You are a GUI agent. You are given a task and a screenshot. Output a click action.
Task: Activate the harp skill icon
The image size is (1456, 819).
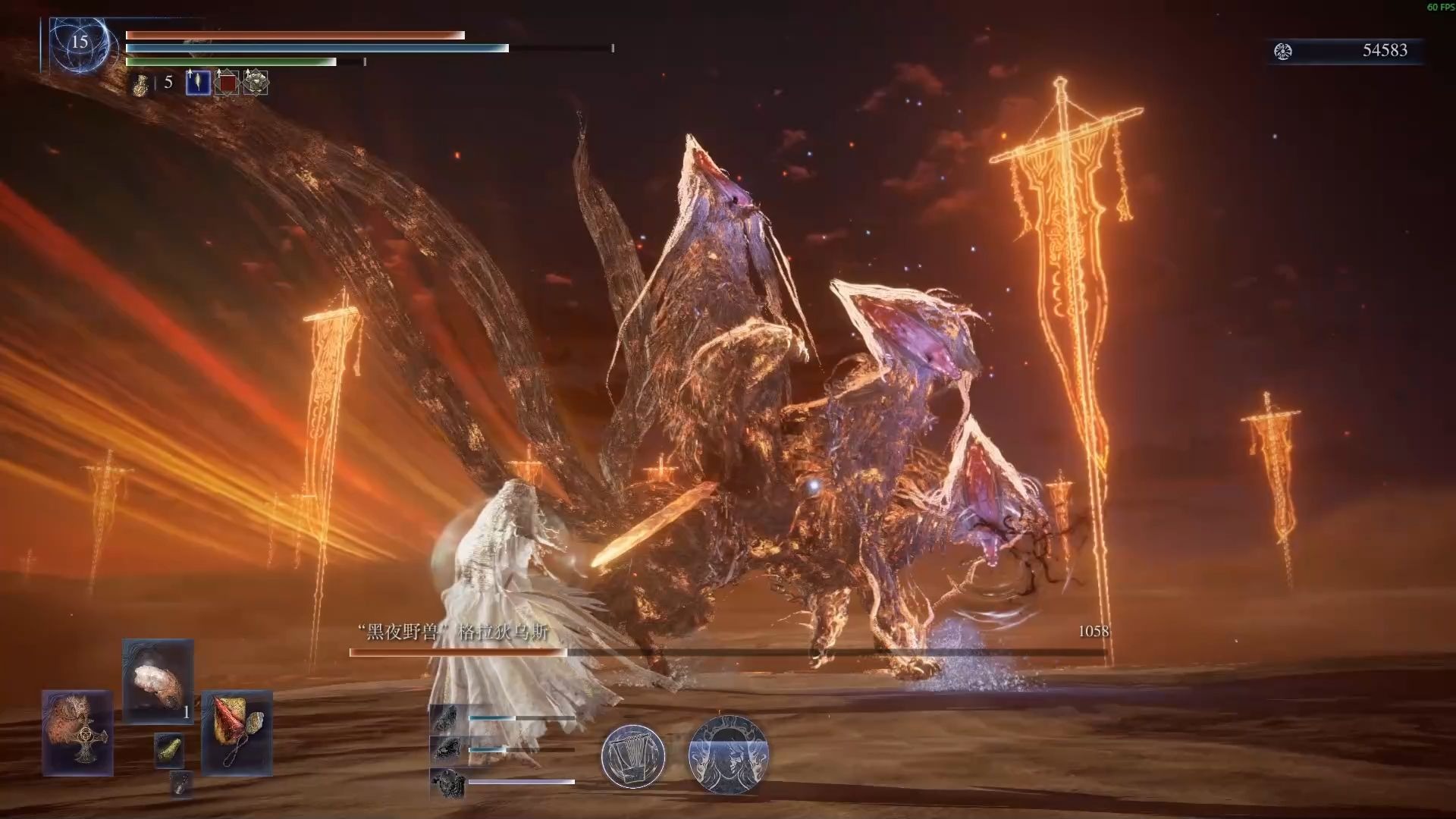[x=633, y=755]
